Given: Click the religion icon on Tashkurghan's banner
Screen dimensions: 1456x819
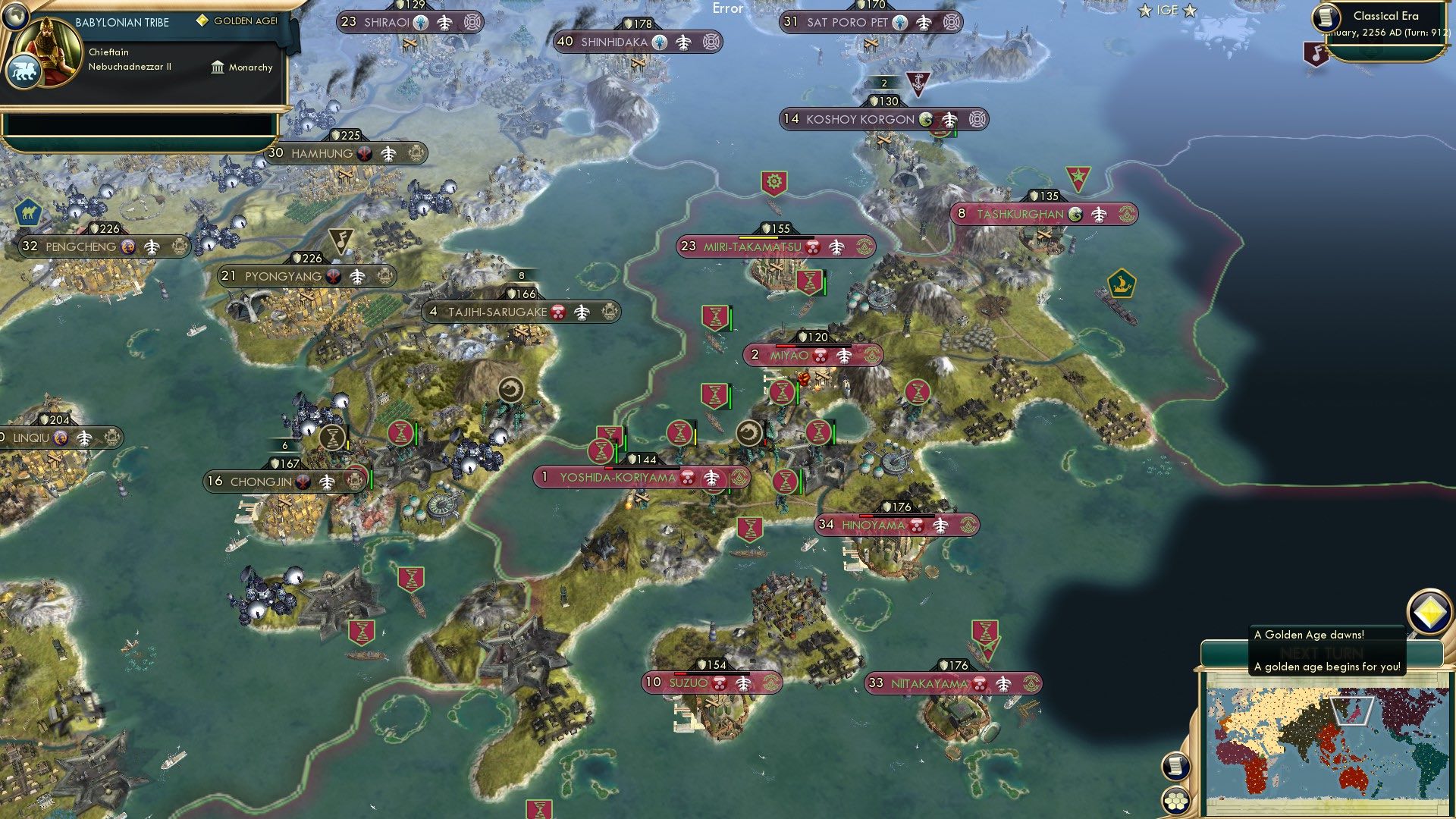Looking at the screenshot, I should click(x=1076, y=215).
